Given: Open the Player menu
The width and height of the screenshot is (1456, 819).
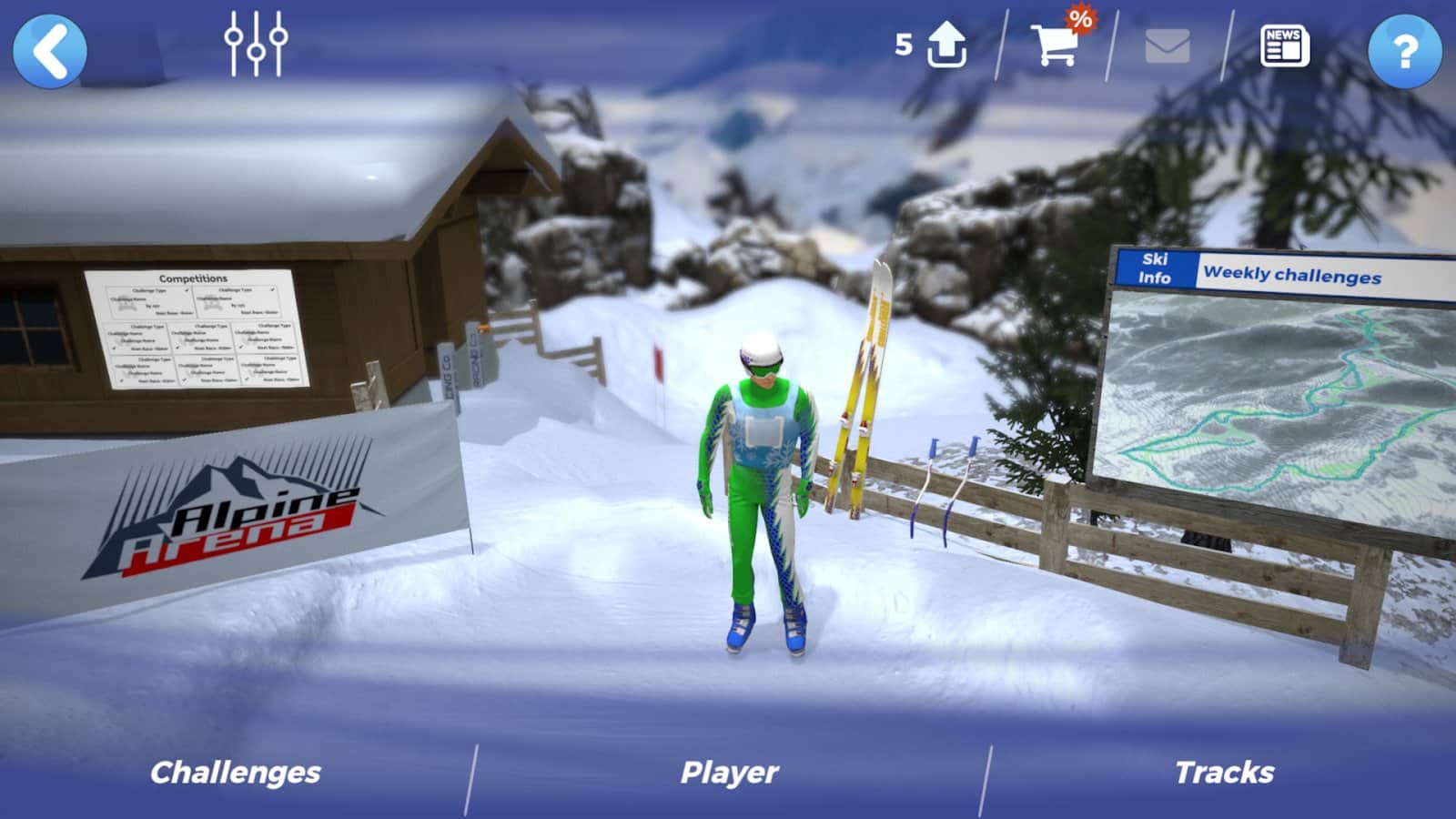Looking at the screenshot, I should point(729,773).
